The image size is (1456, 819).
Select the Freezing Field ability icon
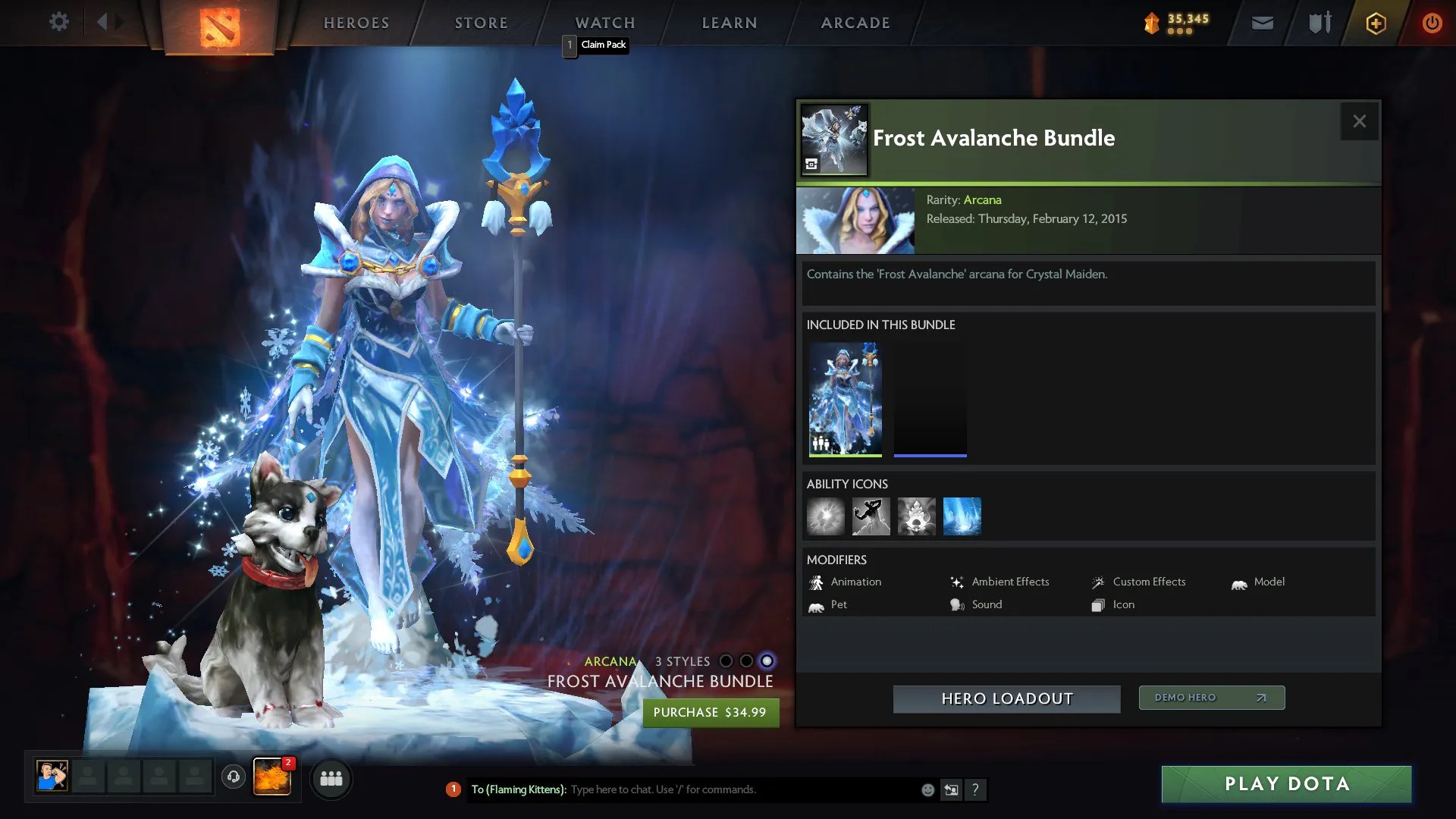962,516
